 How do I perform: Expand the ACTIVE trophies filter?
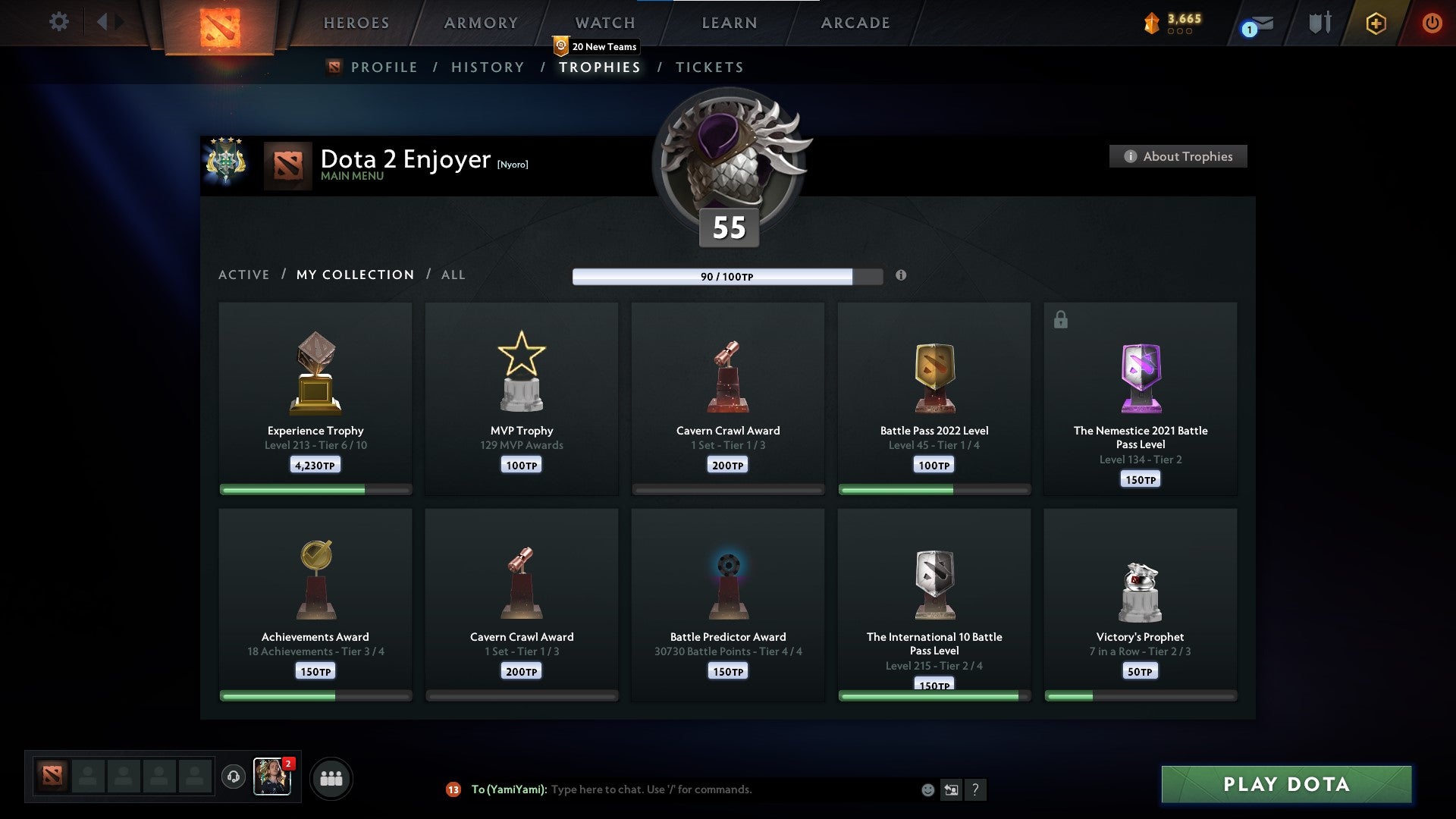(244, 275)
